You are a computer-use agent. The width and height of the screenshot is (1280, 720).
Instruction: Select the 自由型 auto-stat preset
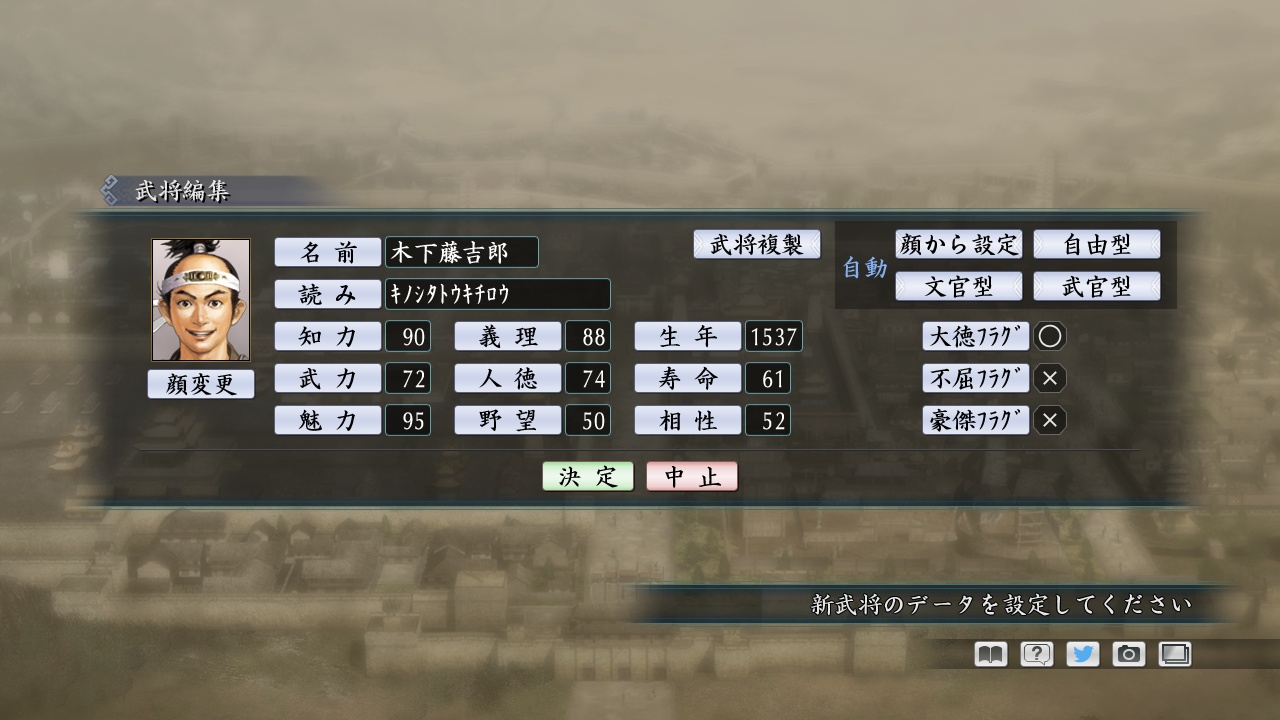point(1098,244)
